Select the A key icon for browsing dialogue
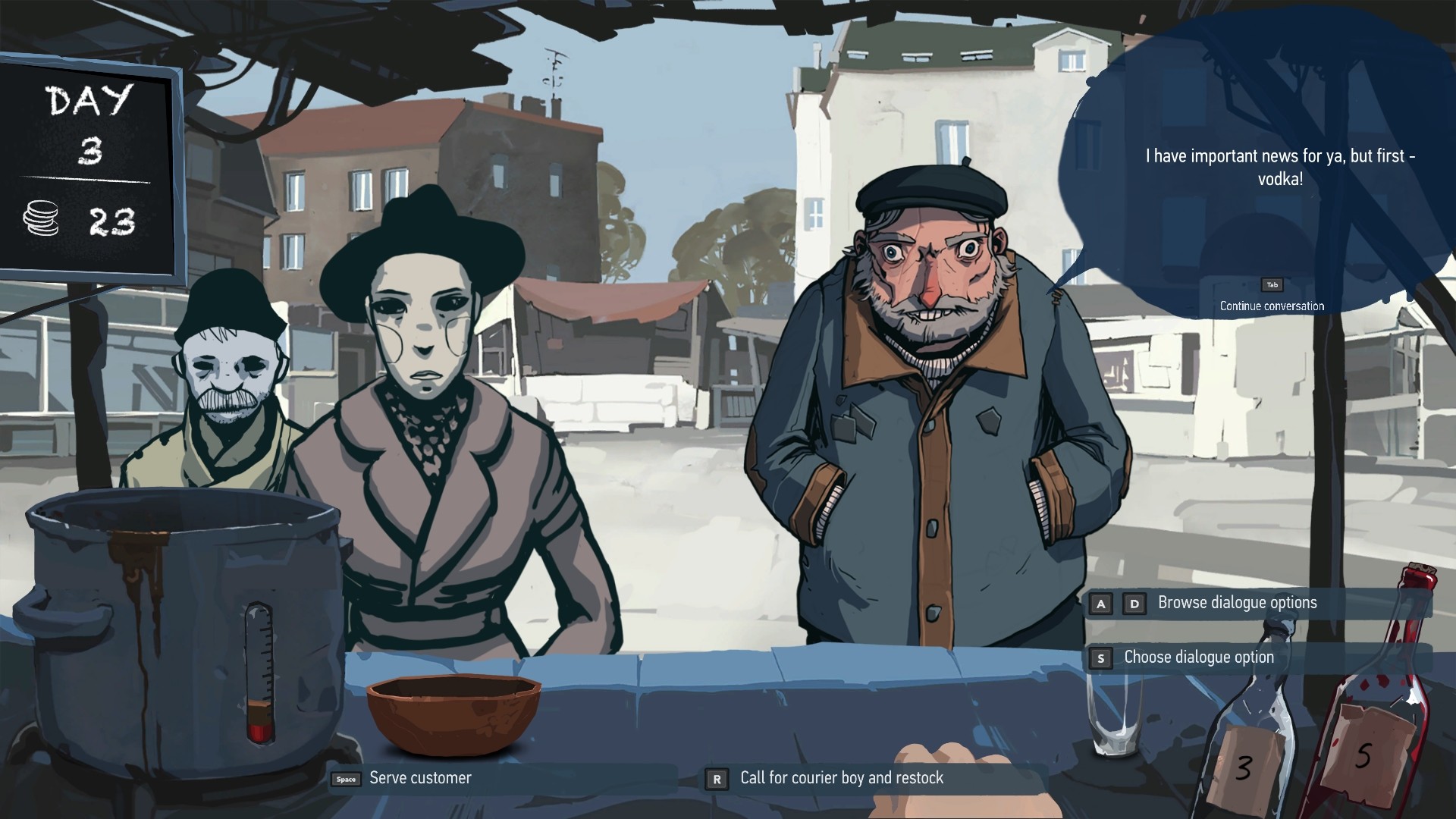The width and height of the screenshot is (1456, 819). click(x=1099, y=603)
